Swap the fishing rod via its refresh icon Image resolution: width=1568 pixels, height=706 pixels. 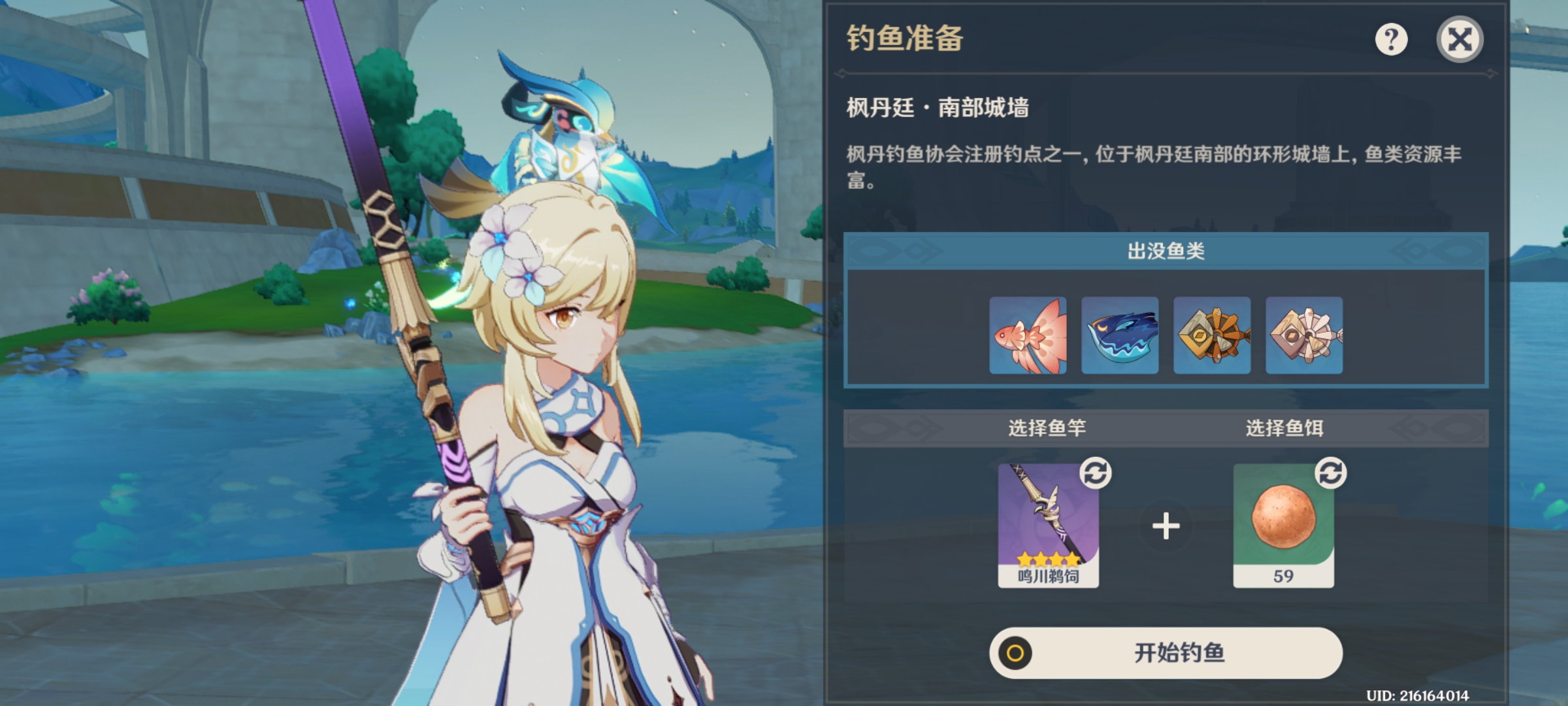(x=1096, y=473)
